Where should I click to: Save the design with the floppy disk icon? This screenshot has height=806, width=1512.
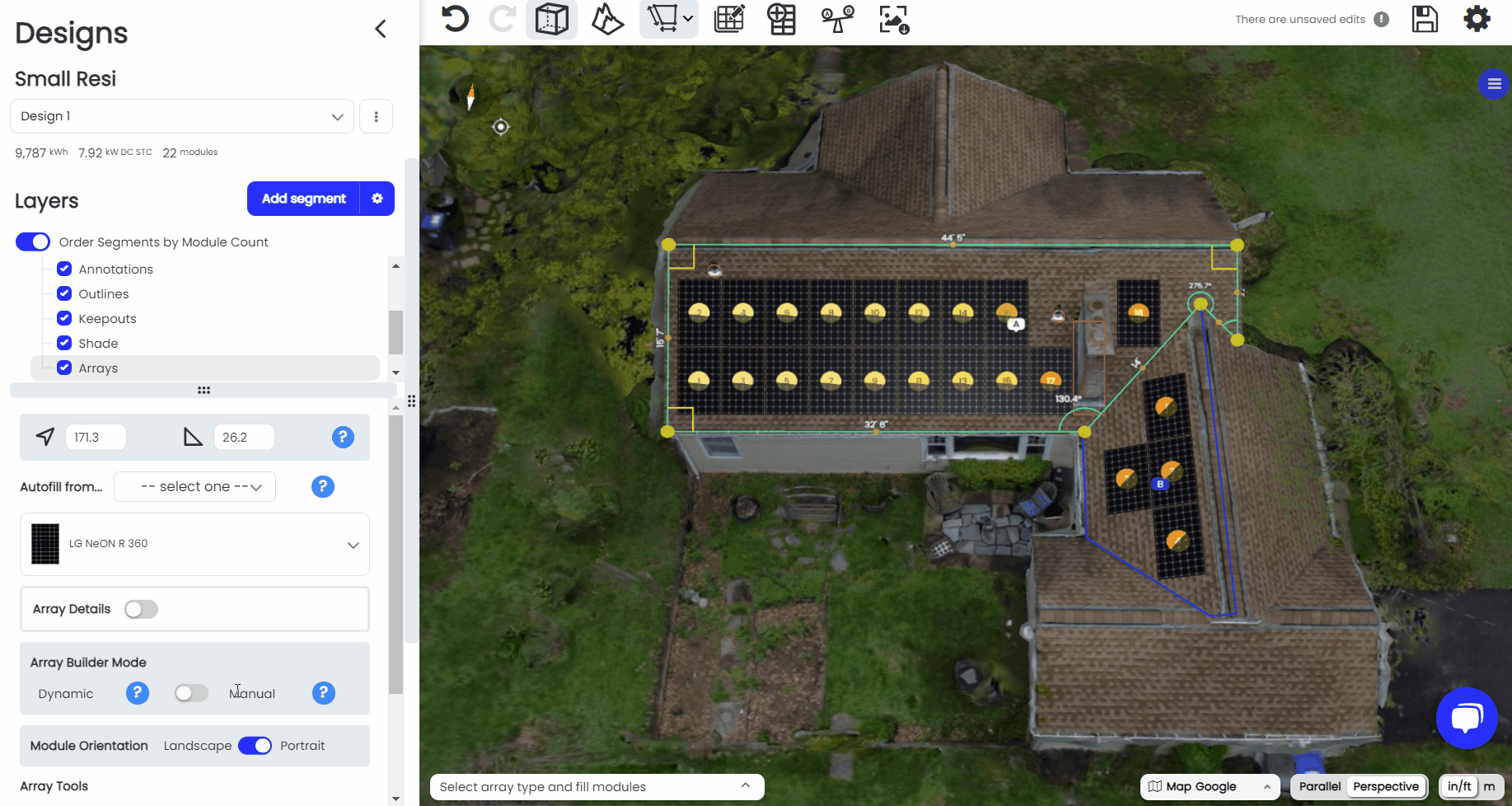[1425, 19]
